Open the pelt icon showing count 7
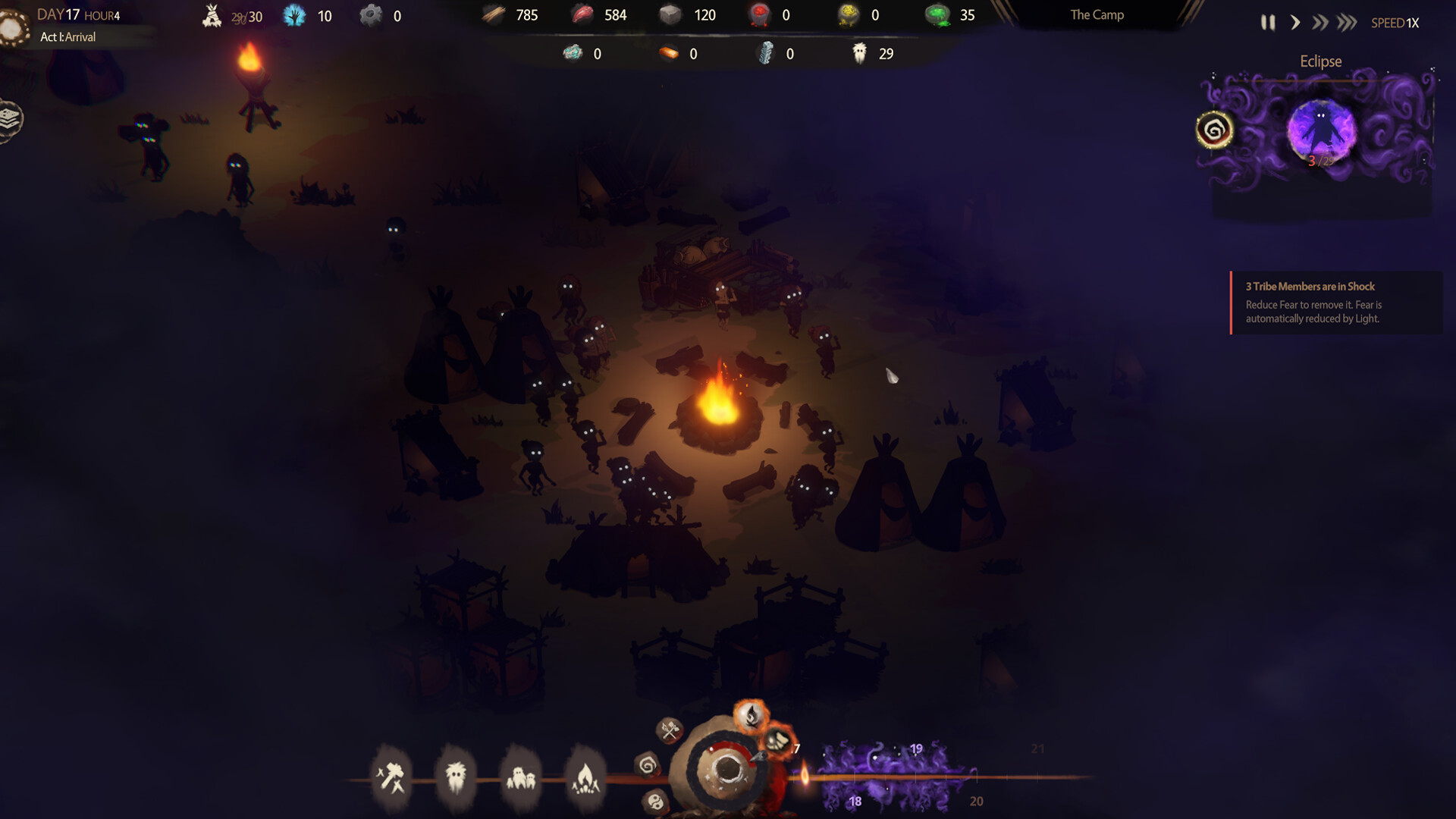This screenshot has height=819, width=1456. point(779,739)
